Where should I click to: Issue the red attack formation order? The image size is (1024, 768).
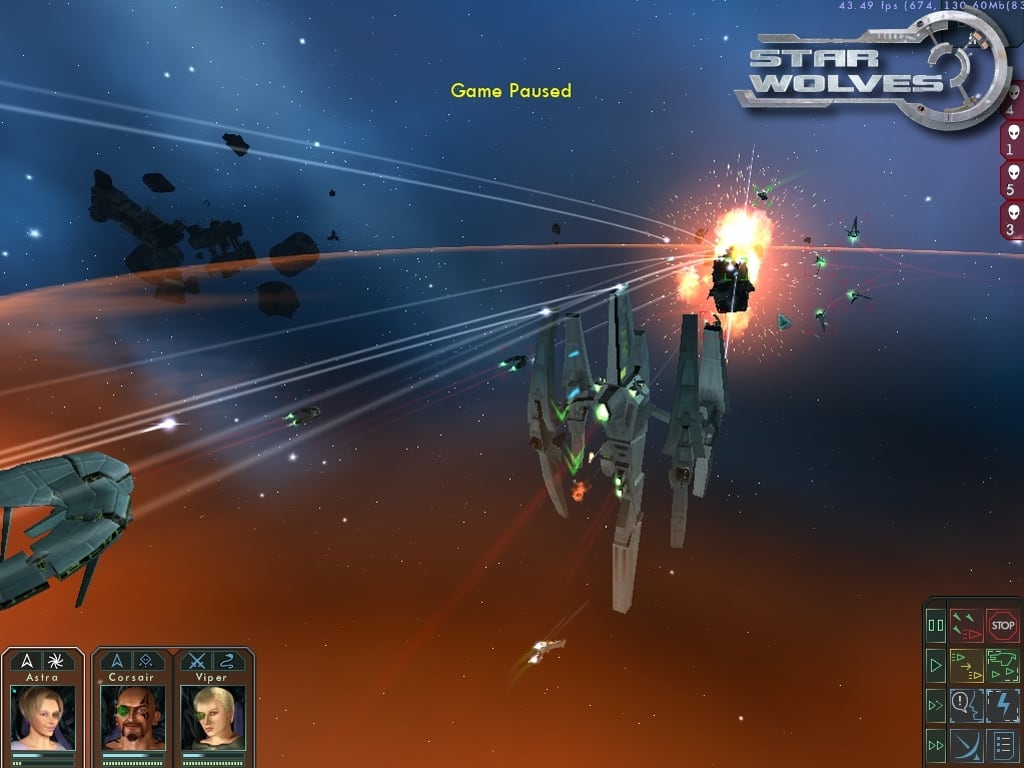[x=966, y=626]
